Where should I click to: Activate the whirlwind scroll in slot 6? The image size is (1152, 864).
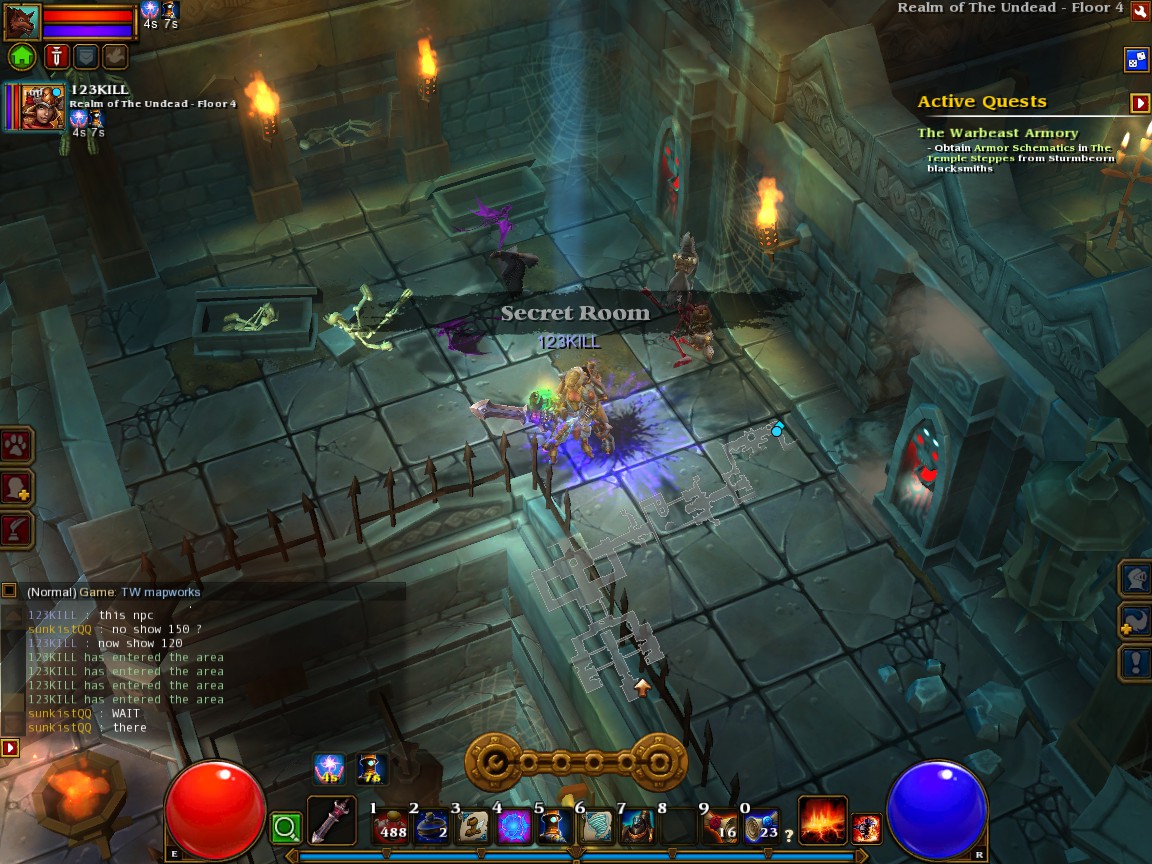(597, 824)
